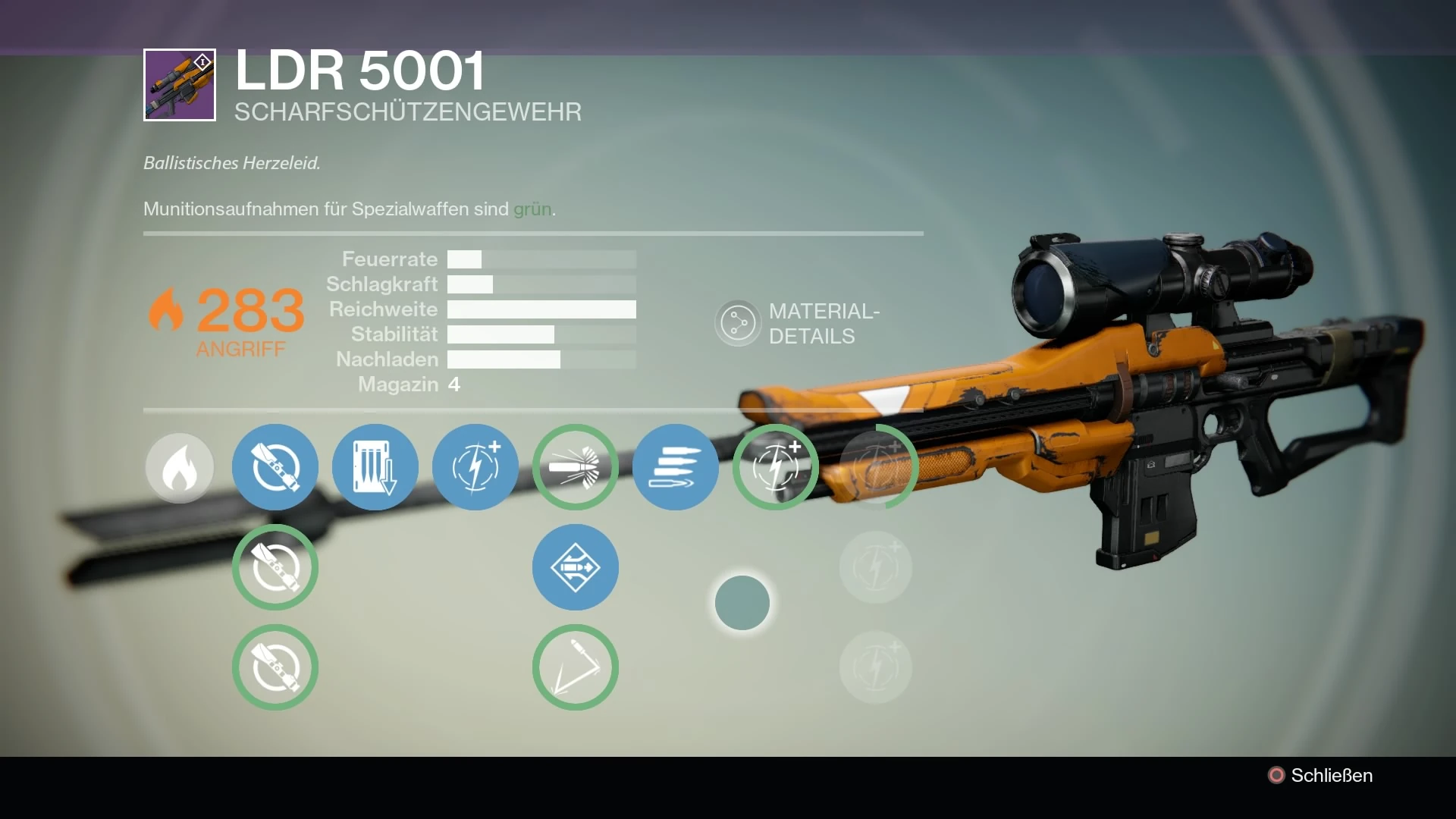Image resolution: width=1456 pixels, height=819 pixels.
Task: Select the armor-piercing rounds perk
Action: [675, 468]
